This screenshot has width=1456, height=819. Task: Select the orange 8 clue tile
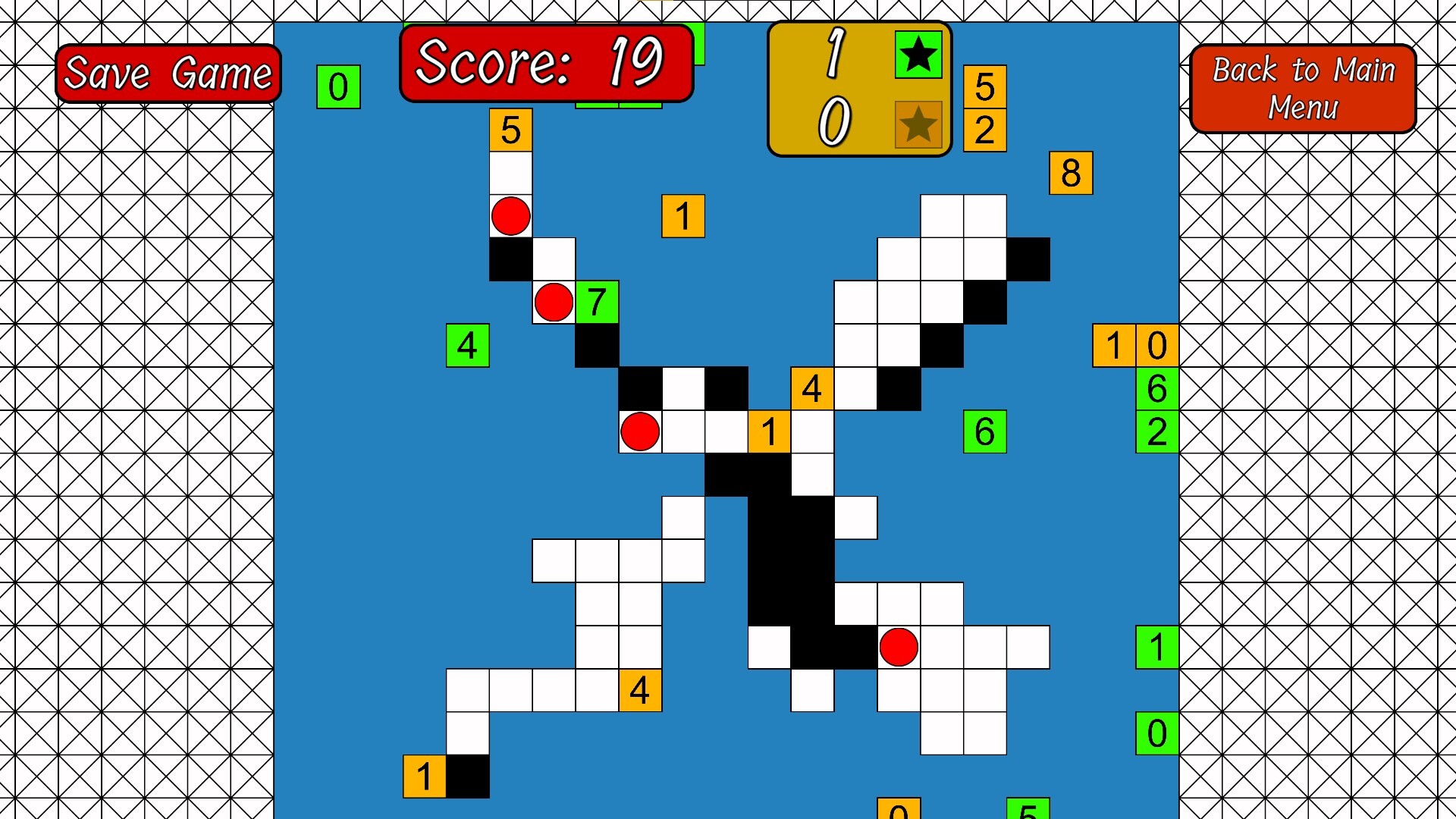1071,173
